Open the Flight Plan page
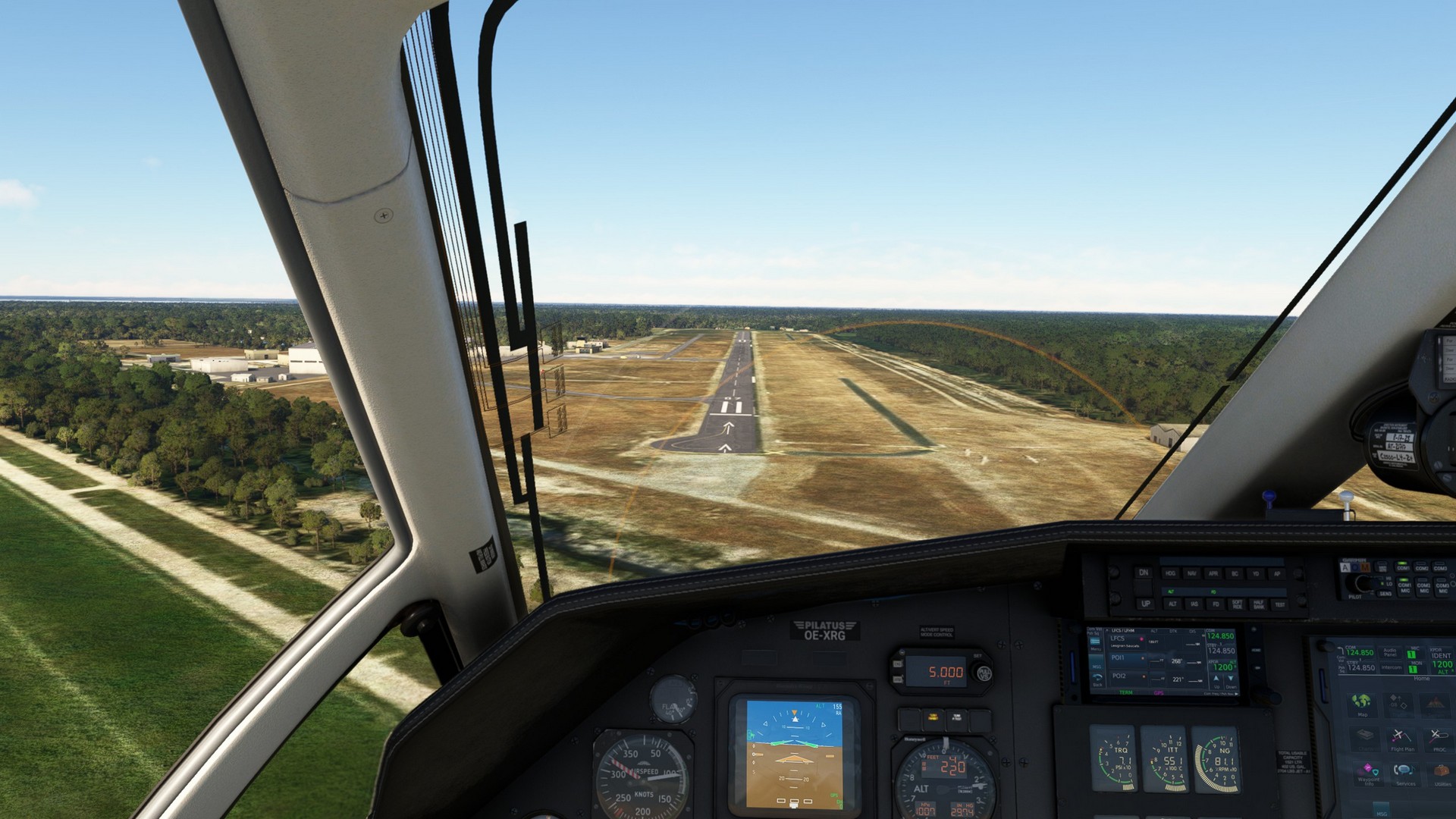1456x819 pixels. click(1401, 739)
